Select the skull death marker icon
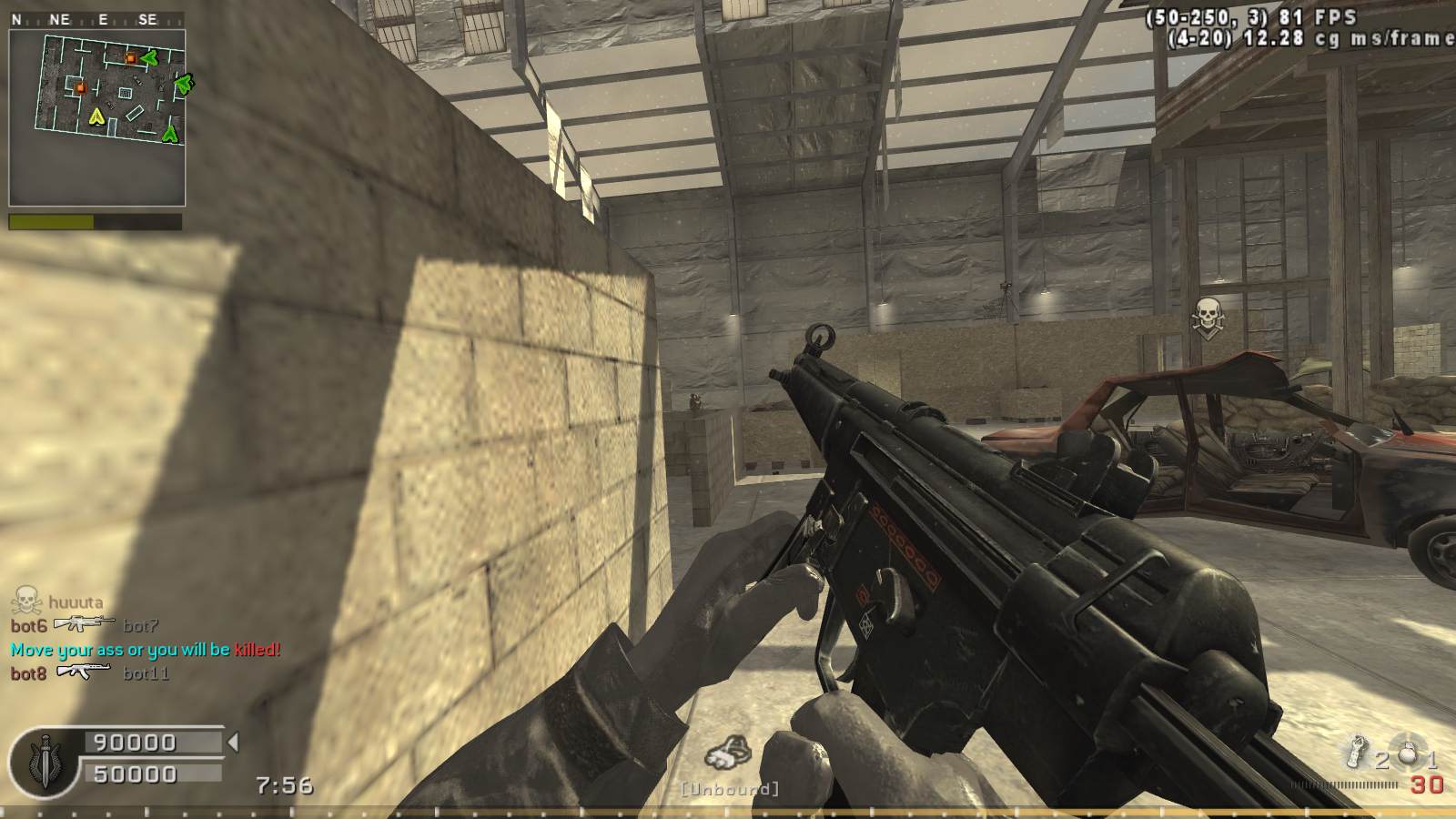The width and height of the screenshot is (1456, 819). pyautogui.click(x=1208, y=317)
